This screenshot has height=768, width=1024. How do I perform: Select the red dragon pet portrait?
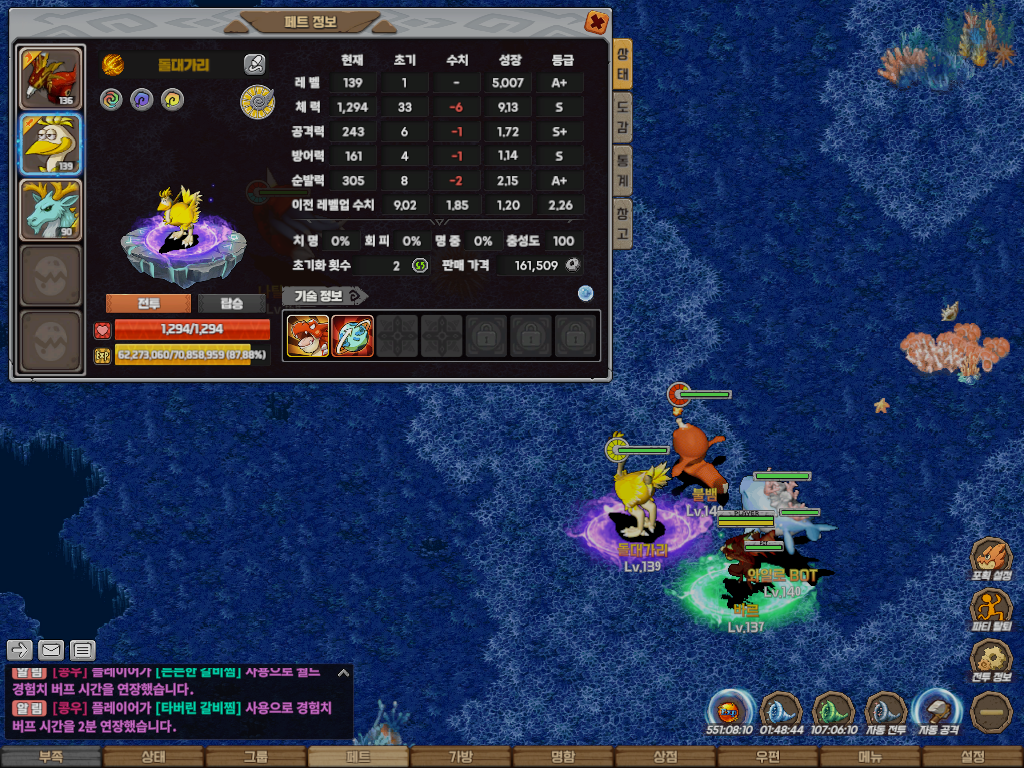pos(50,78)
